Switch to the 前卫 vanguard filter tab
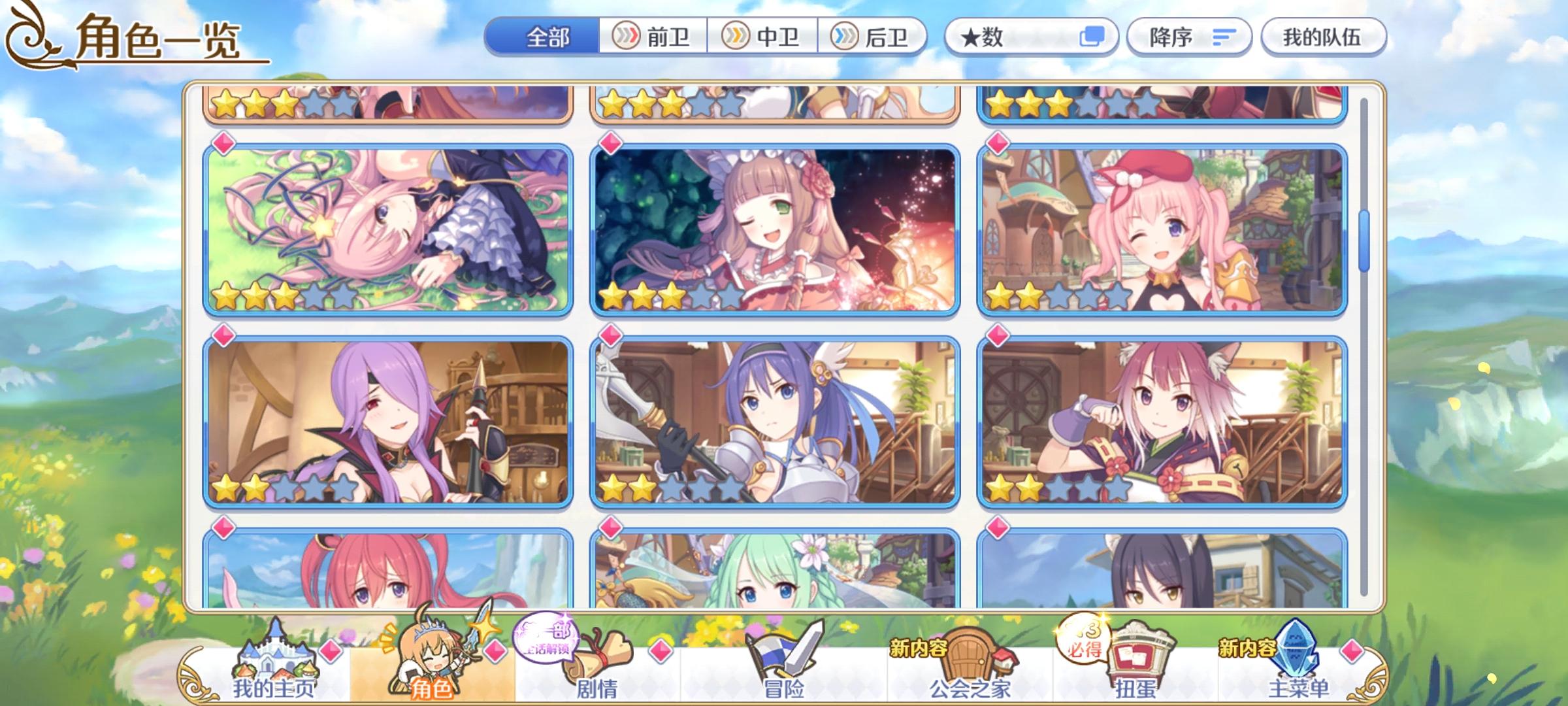The image size is (1568, 706). click(653, 37)
